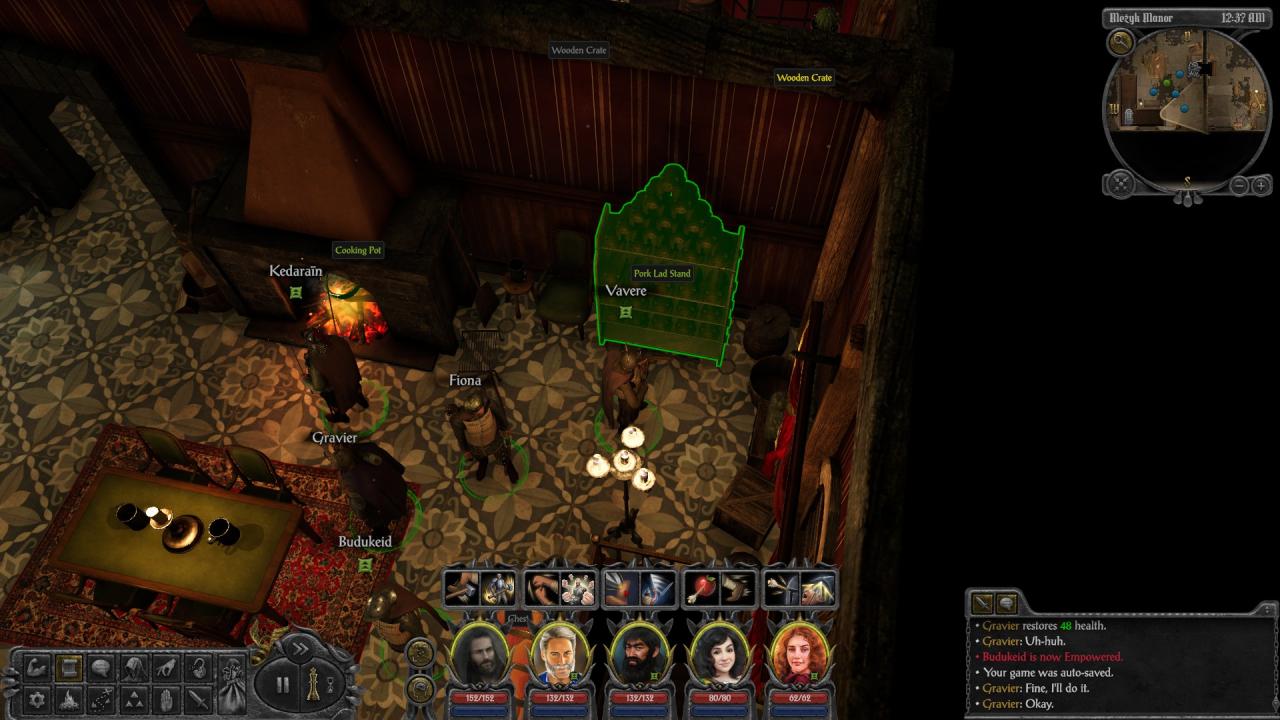Choose the dark-haired woman party portrait
Screen dimensions: 1280x720
(720, 654)
